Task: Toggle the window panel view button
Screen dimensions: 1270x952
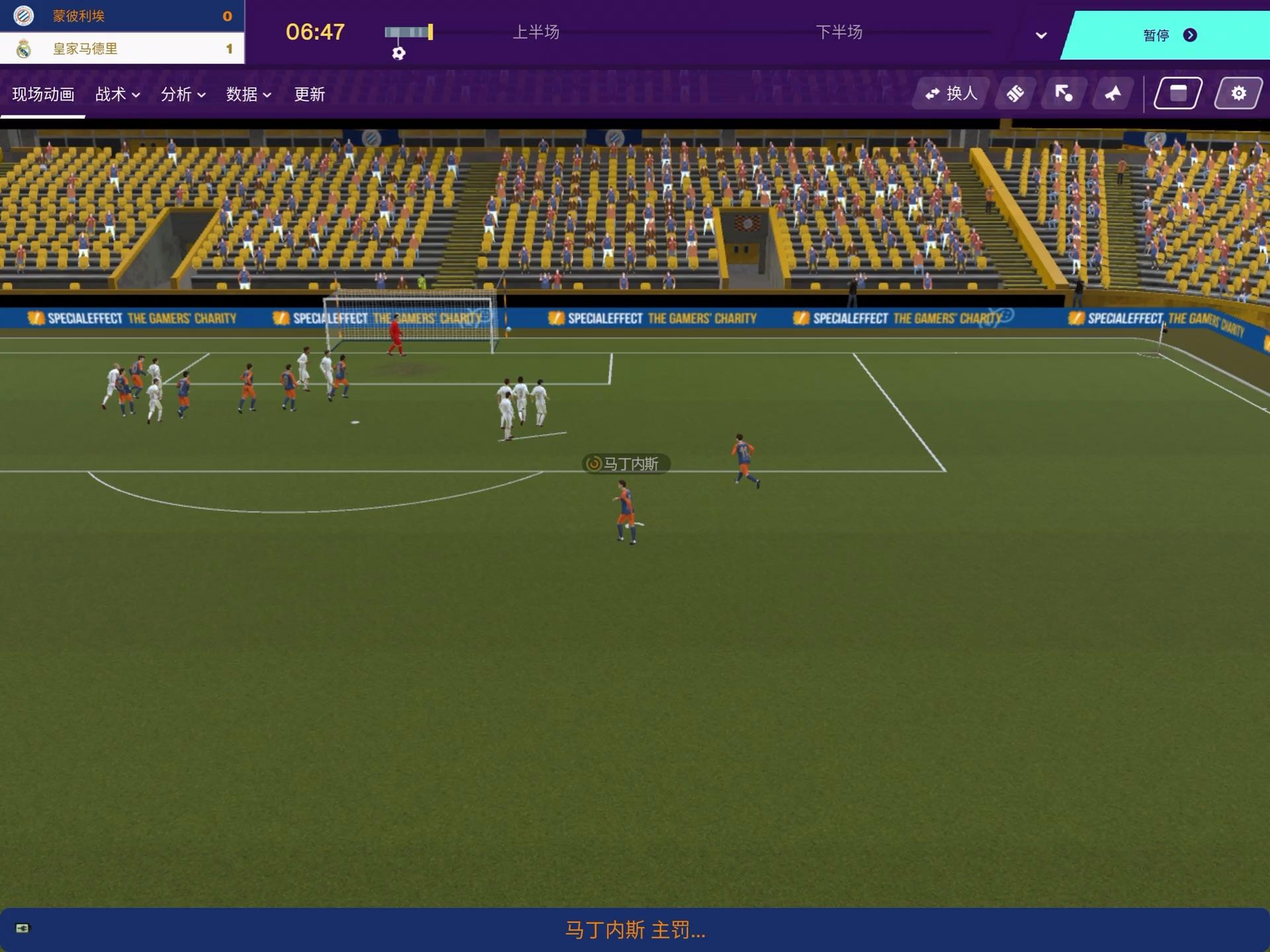Action: point(1177,94)
